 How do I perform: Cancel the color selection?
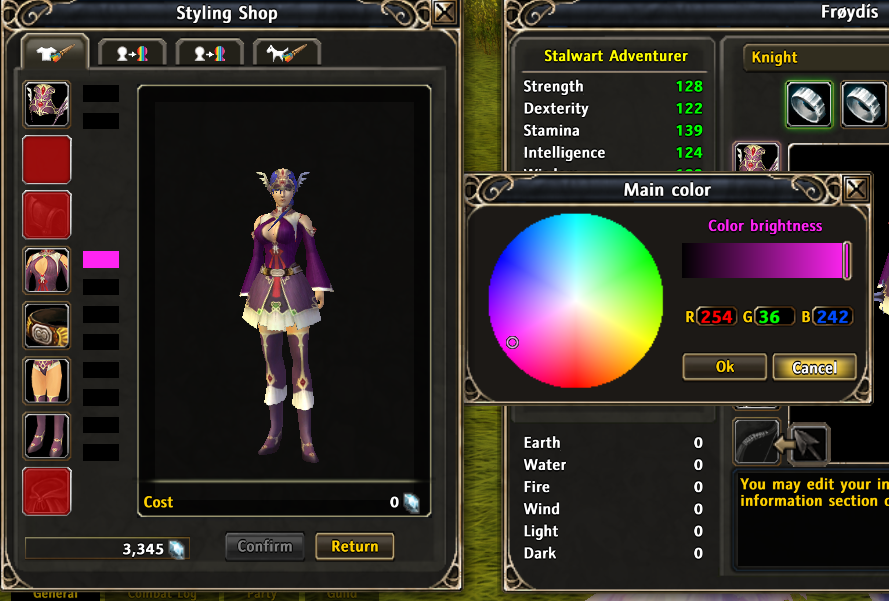pos(814,367)
